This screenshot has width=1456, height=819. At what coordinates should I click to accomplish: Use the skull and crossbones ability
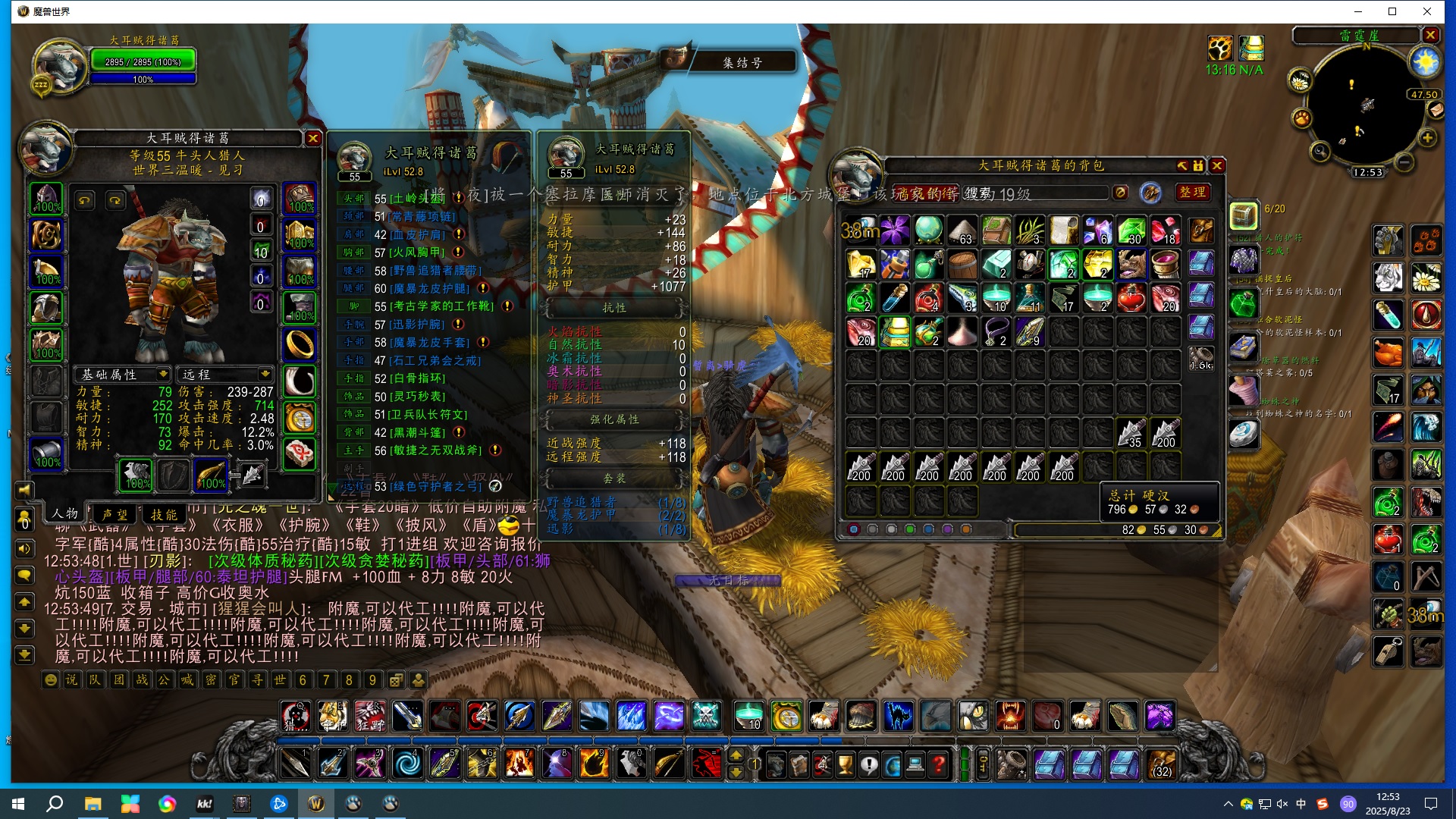[706, 715]
